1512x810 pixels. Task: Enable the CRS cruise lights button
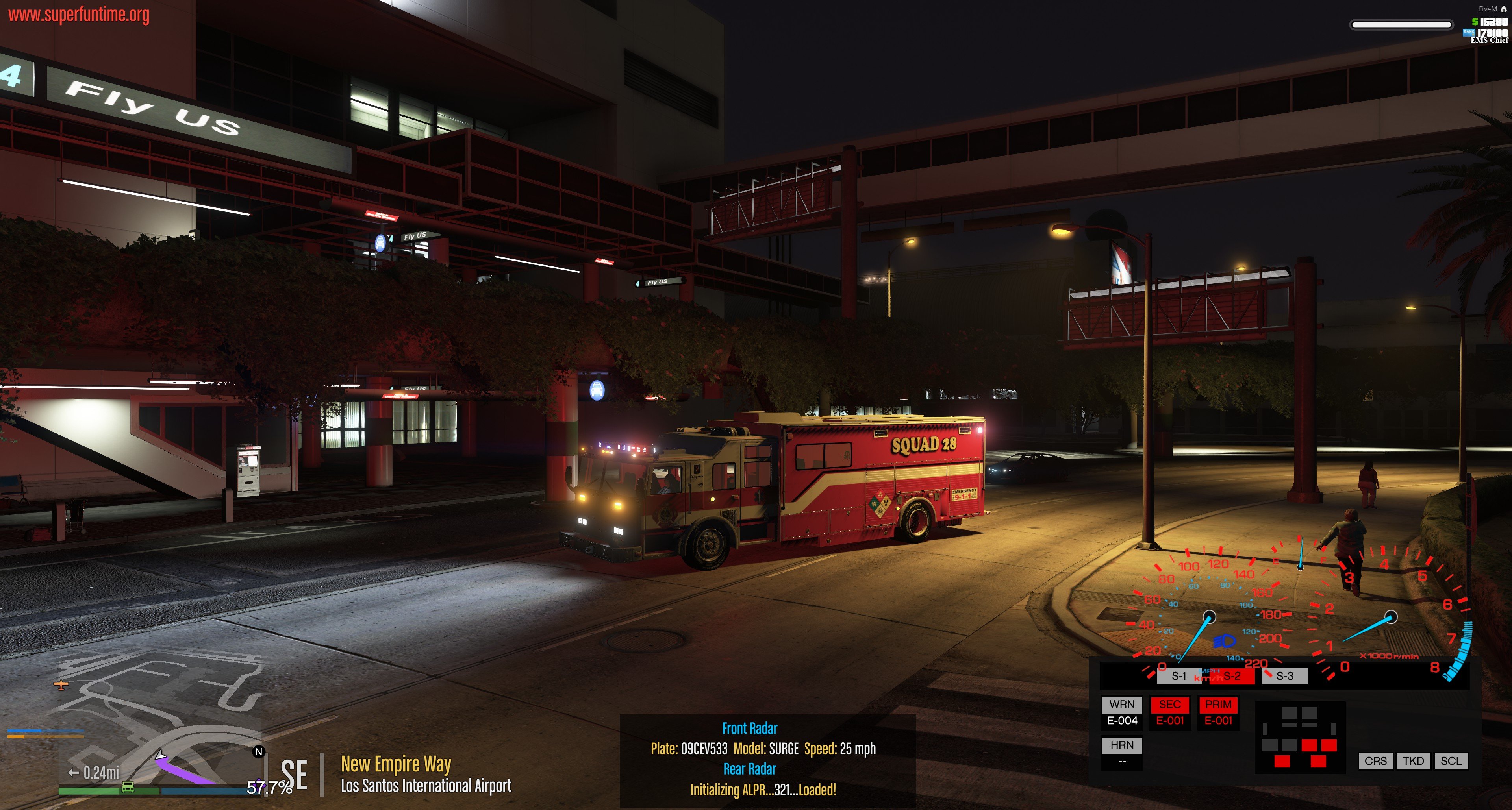pyautogui.click(x=1375, y=761)
